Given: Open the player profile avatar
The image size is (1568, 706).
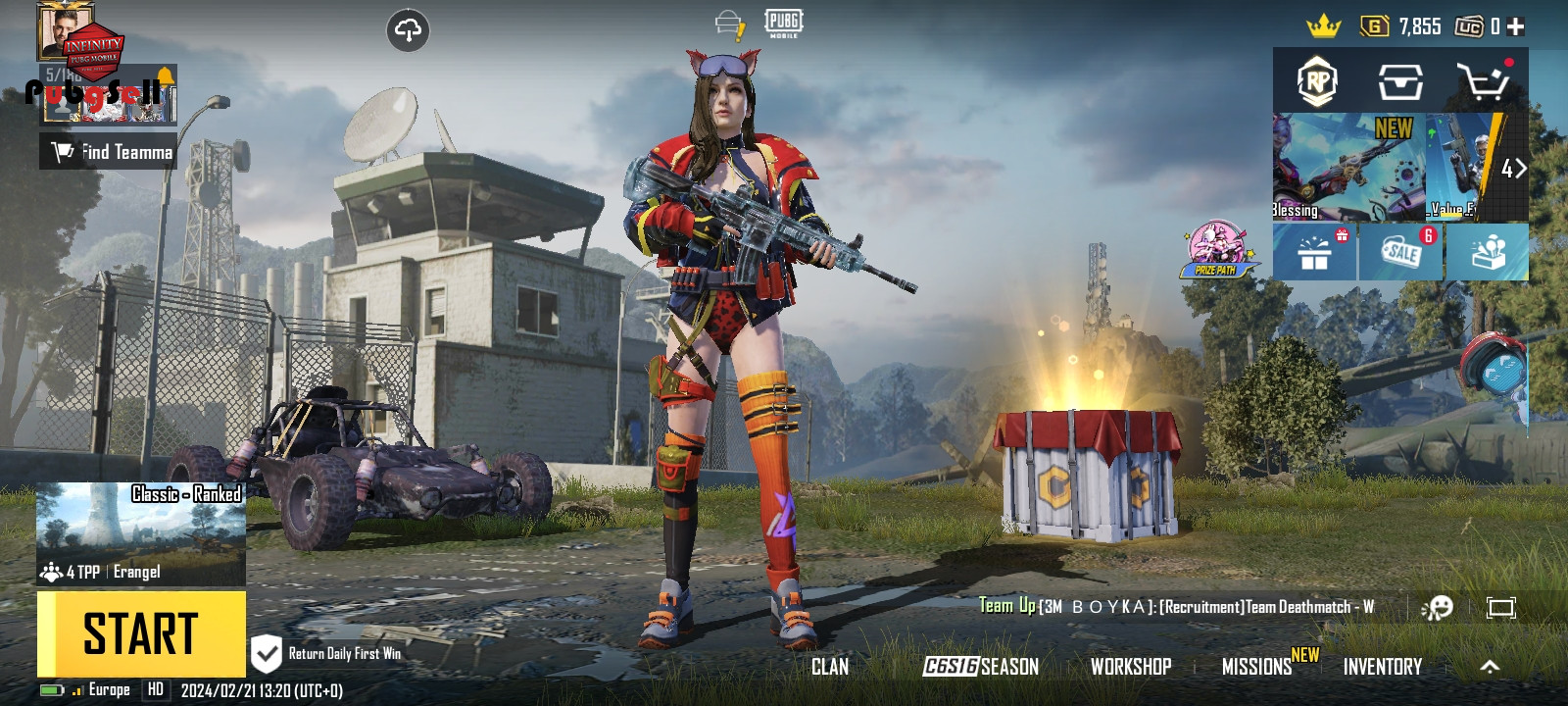Looking at the screenshot, I should click(66, 29).
